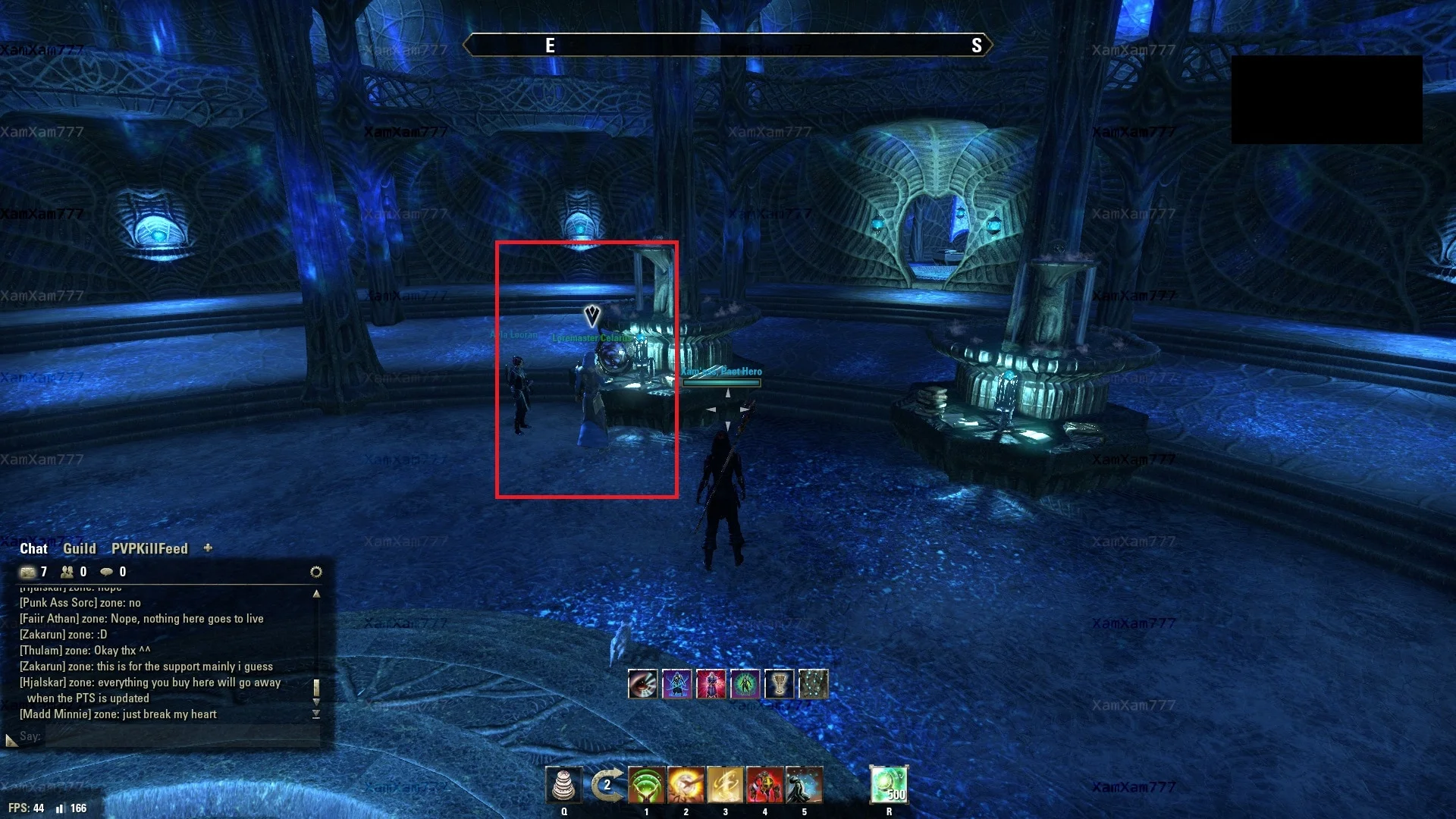Viewport: 1456px width, 819px height.
Task: Create a new chat tab with the plus
Action: pyautogui.click(x=207, y=548)
